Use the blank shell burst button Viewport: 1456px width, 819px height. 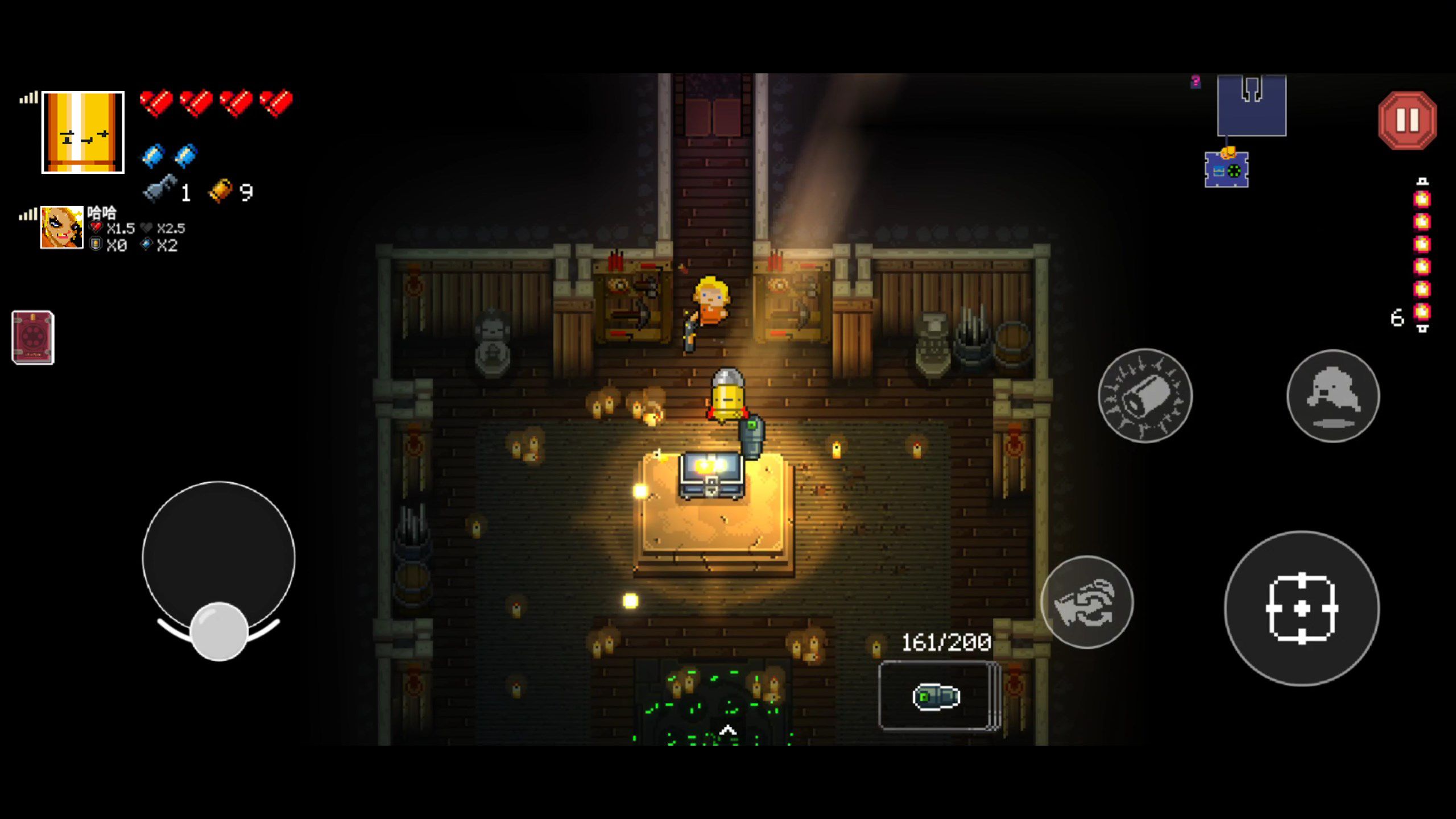(x=1144, y=396)
